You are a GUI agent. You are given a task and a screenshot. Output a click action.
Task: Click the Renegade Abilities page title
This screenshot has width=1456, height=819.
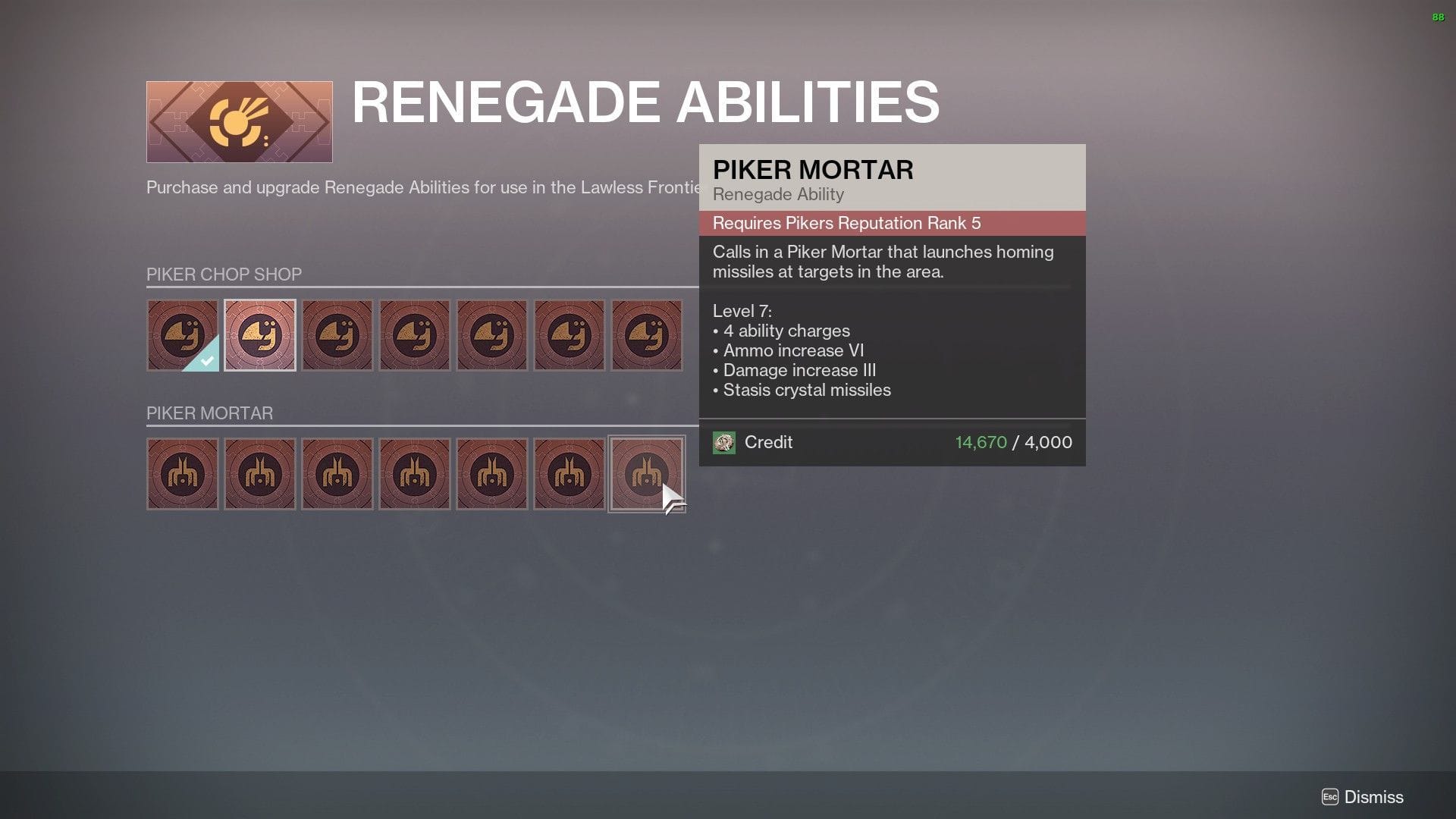tap(645, 103)
